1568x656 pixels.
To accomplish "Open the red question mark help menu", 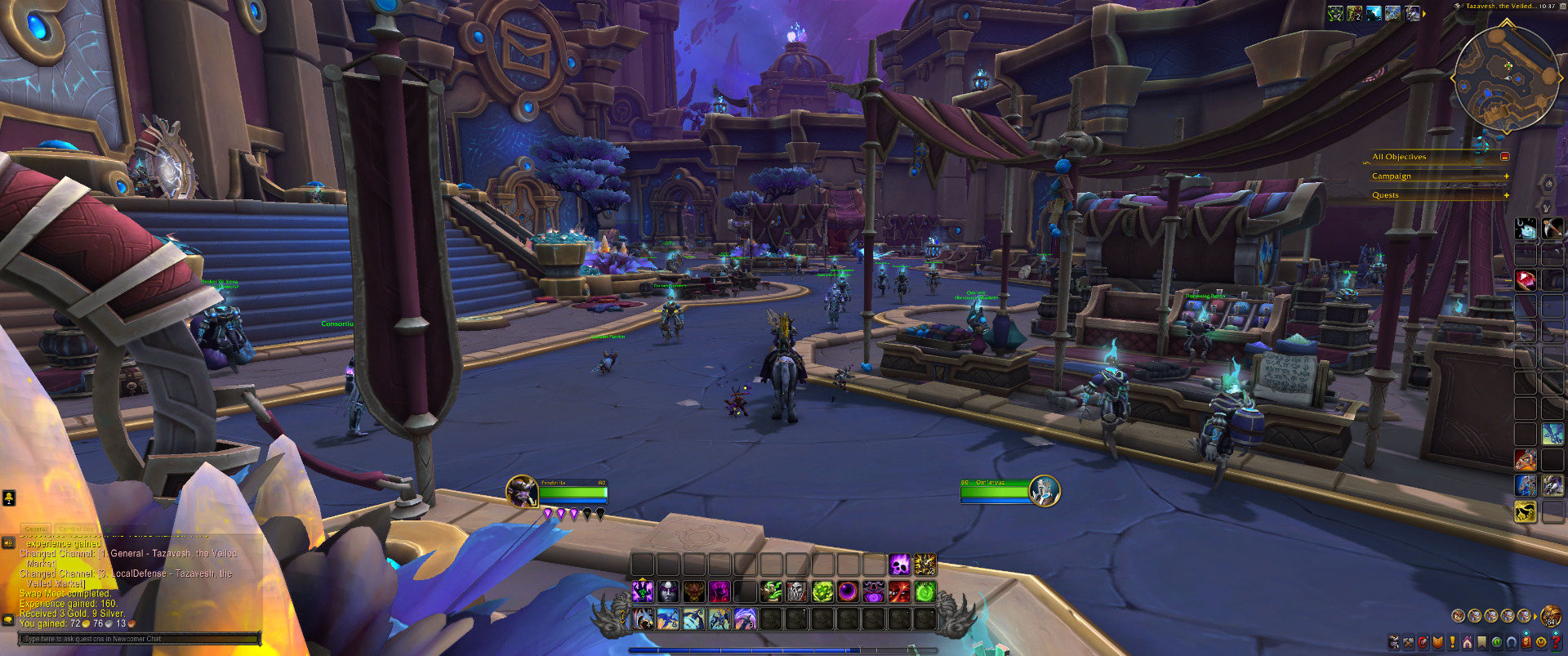I will coord(1556,642).
